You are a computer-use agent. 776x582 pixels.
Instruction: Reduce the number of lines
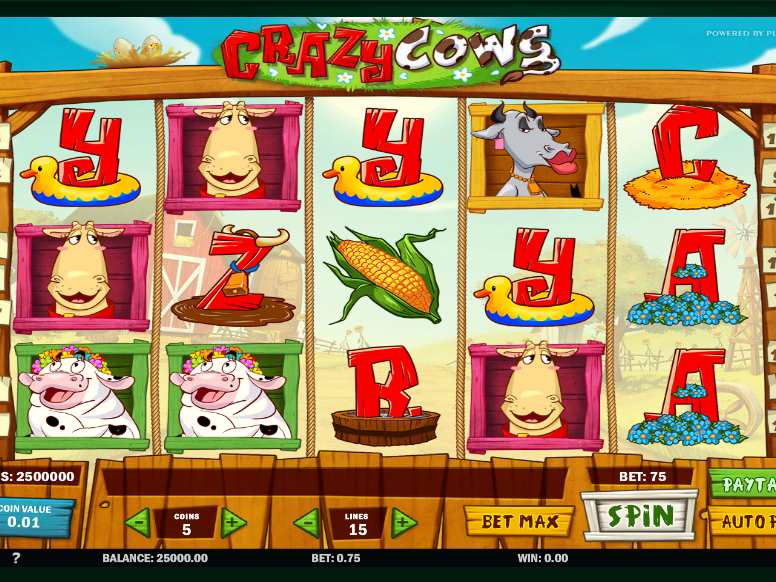pyautogui.click(x=307, y=522)
